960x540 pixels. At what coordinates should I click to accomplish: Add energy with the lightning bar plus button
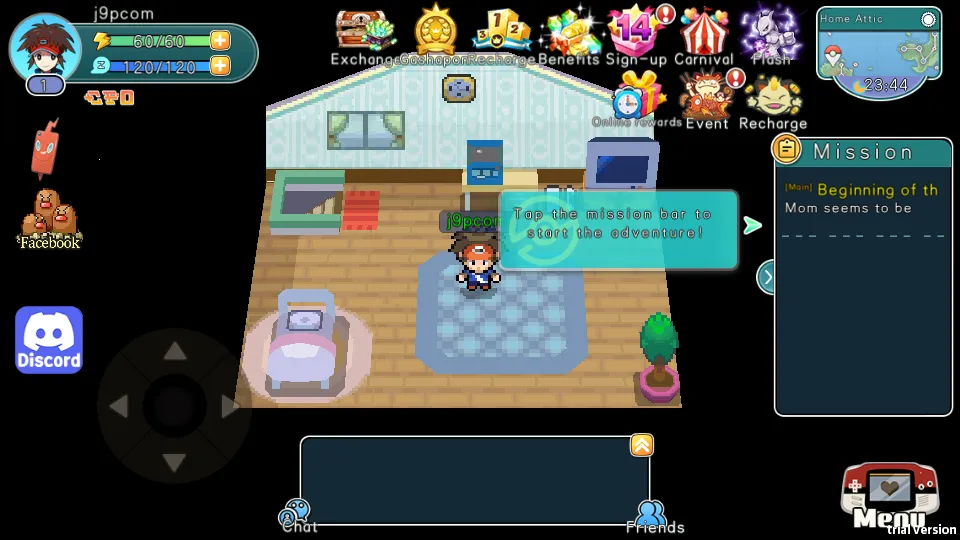click(219, 41)
